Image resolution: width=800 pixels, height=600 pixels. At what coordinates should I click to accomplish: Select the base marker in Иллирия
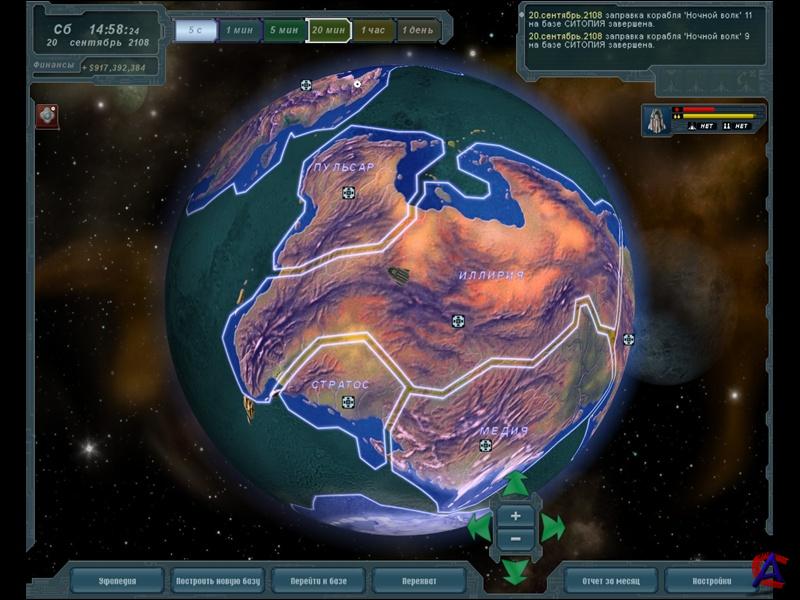click(x=458, y=321)
